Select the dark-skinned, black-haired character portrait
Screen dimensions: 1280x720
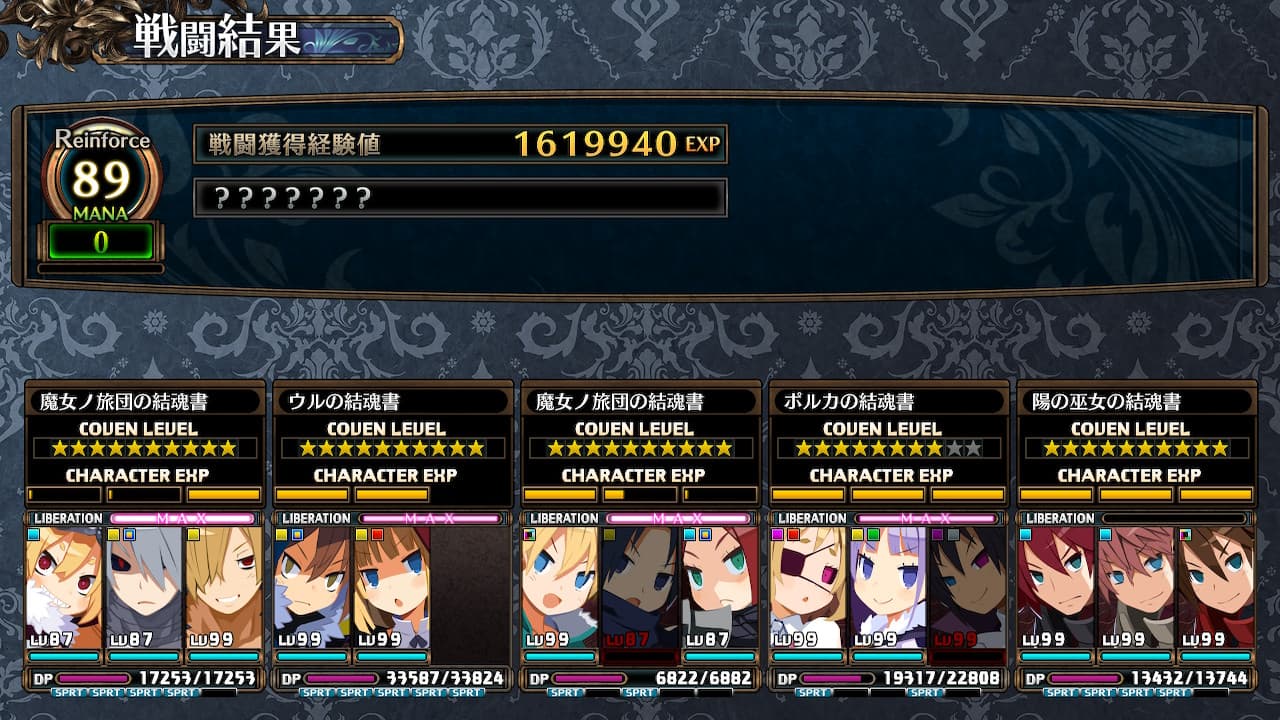point(968,587)
